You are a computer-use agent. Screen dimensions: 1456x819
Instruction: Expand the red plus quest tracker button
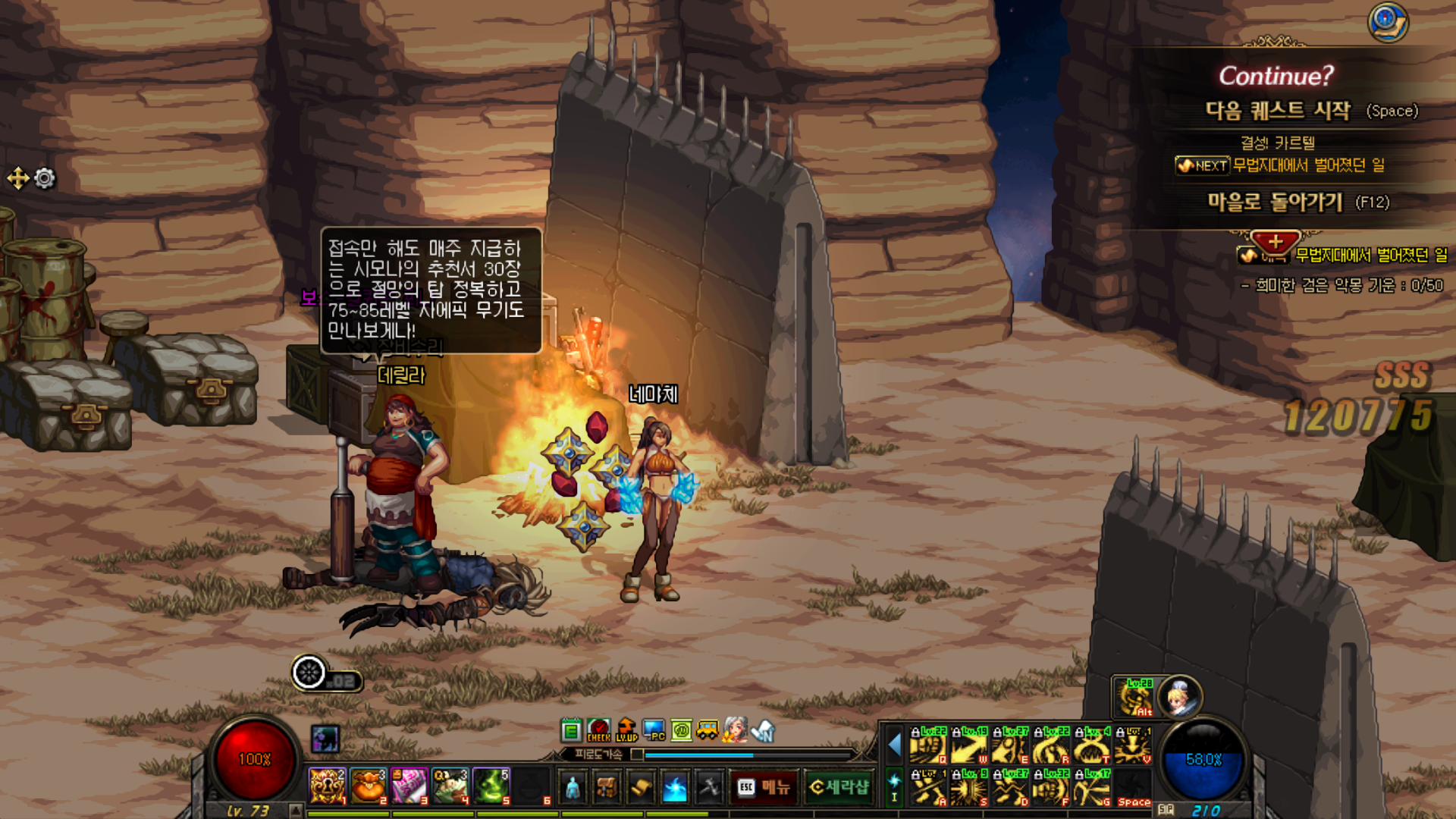coord(1276,243)
